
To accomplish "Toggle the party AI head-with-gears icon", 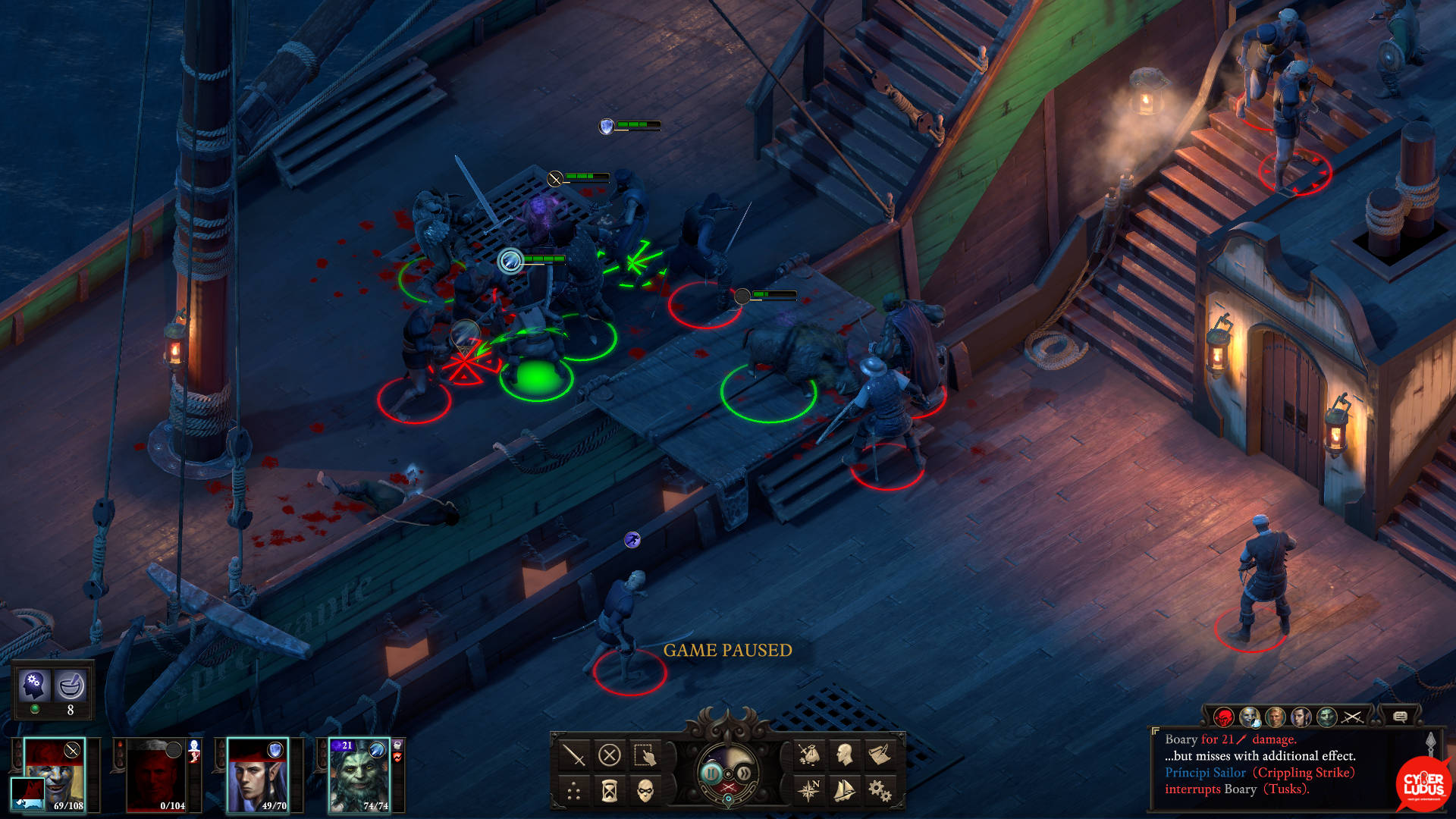I will 34,686.
